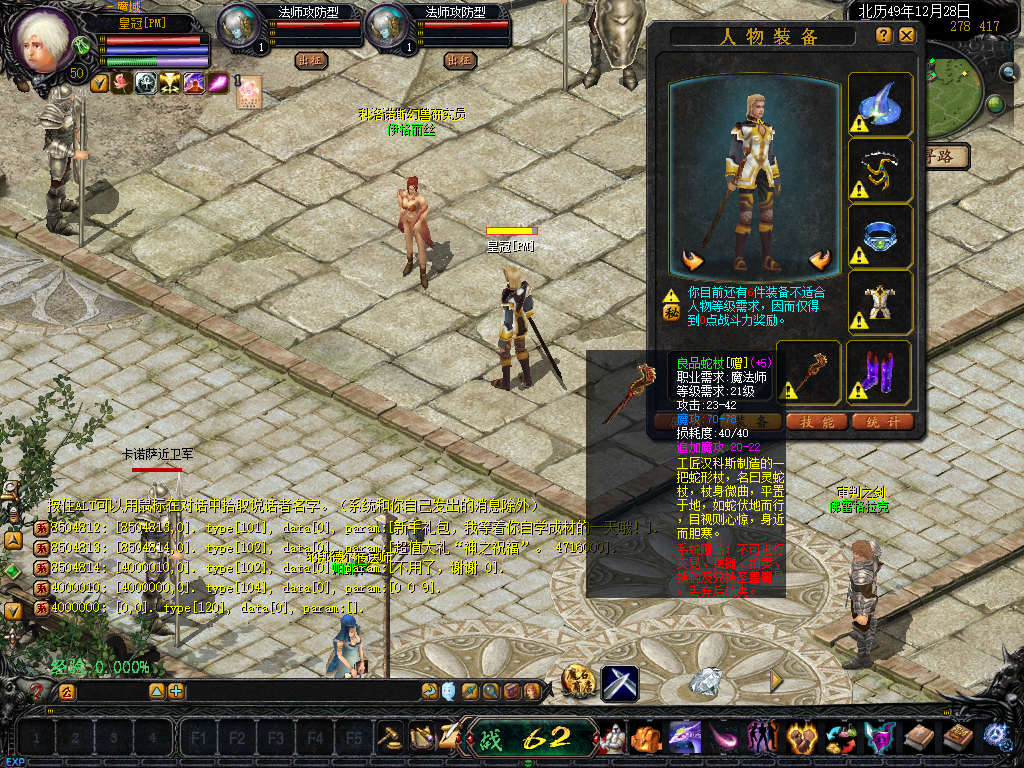This screenshot has width=1024, height=768.
Task: Rotate character preview with left arrow
Action: [692, 262]
